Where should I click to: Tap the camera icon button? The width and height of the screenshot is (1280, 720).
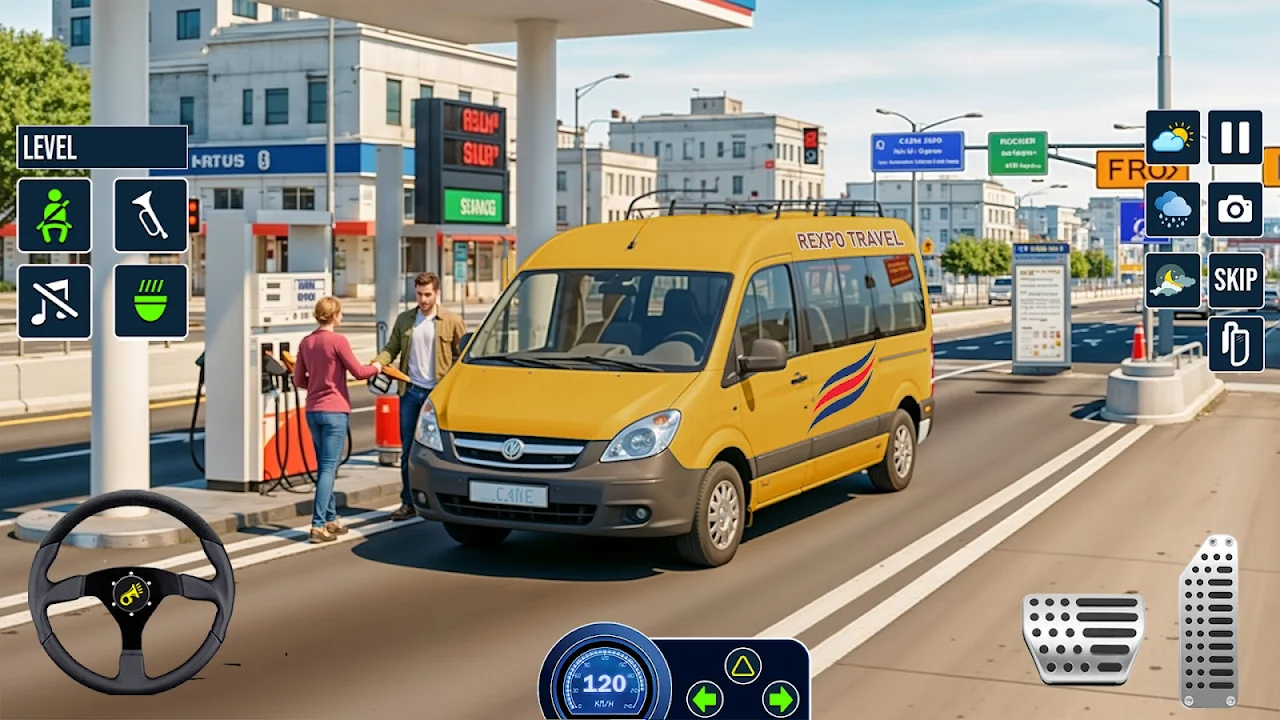[1235, 209]
